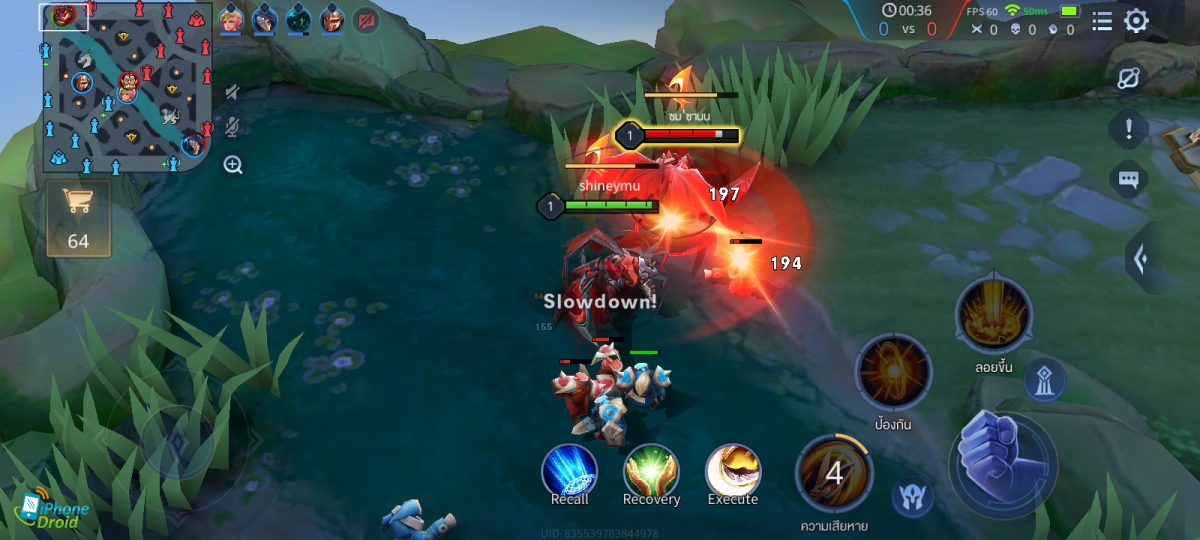Viewport: 1200px width, 540px height.
Task: Open the scoreboard list icon
Action: [1101, 21]
